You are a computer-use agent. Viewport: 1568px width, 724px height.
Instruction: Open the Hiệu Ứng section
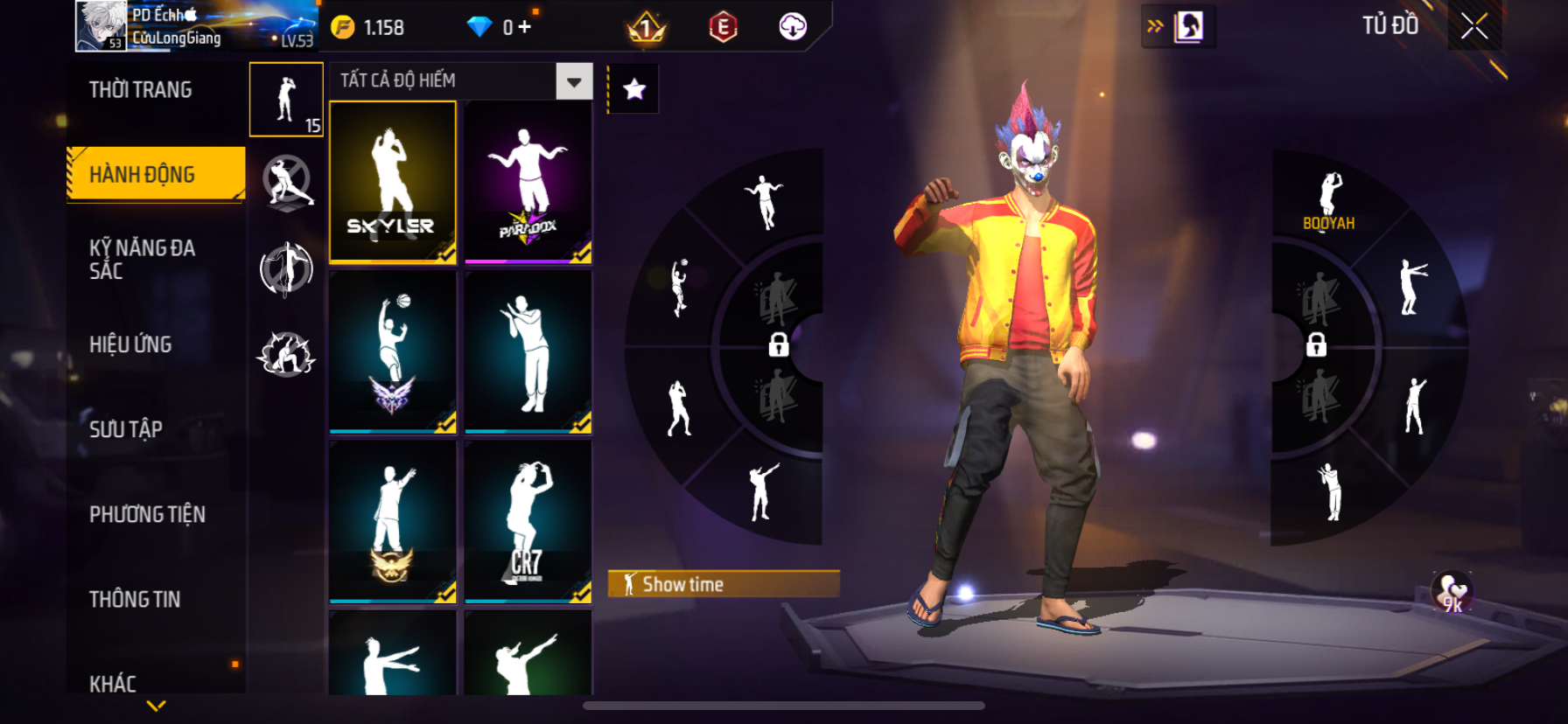click(130, 345)
